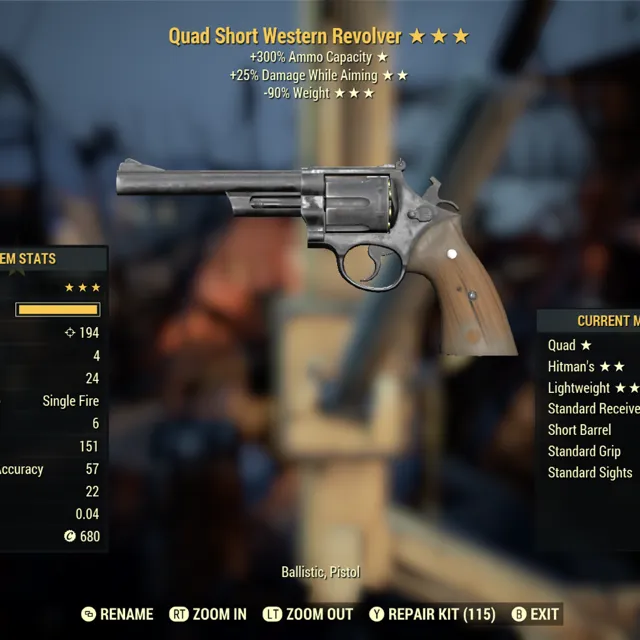This screenshot has height=640, width=640.
Task: Select the Zoom In action
Action: pos(208,614)
